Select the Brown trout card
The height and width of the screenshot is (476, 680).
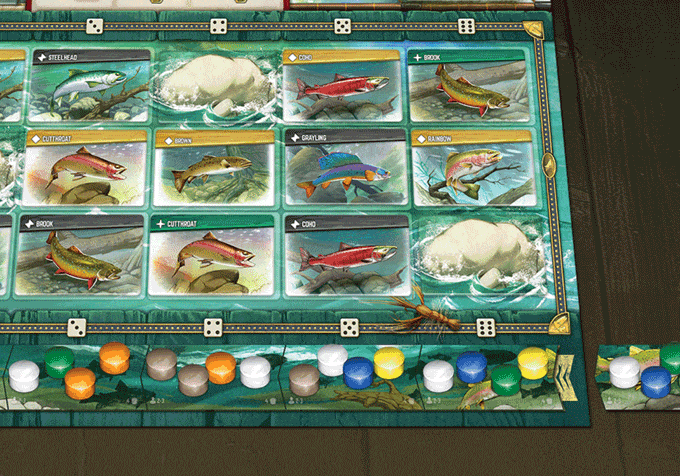tap(214, 168)
